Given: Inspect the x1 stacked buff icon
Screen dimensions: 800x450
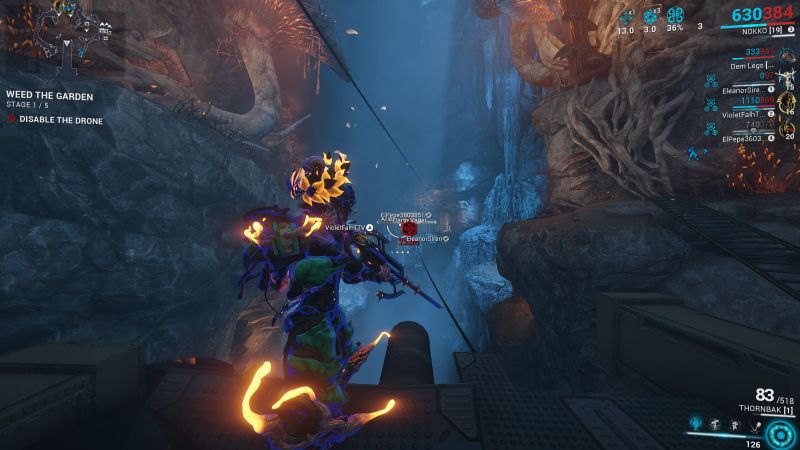Looking at the screenshot, I should [x=627, y=16].
